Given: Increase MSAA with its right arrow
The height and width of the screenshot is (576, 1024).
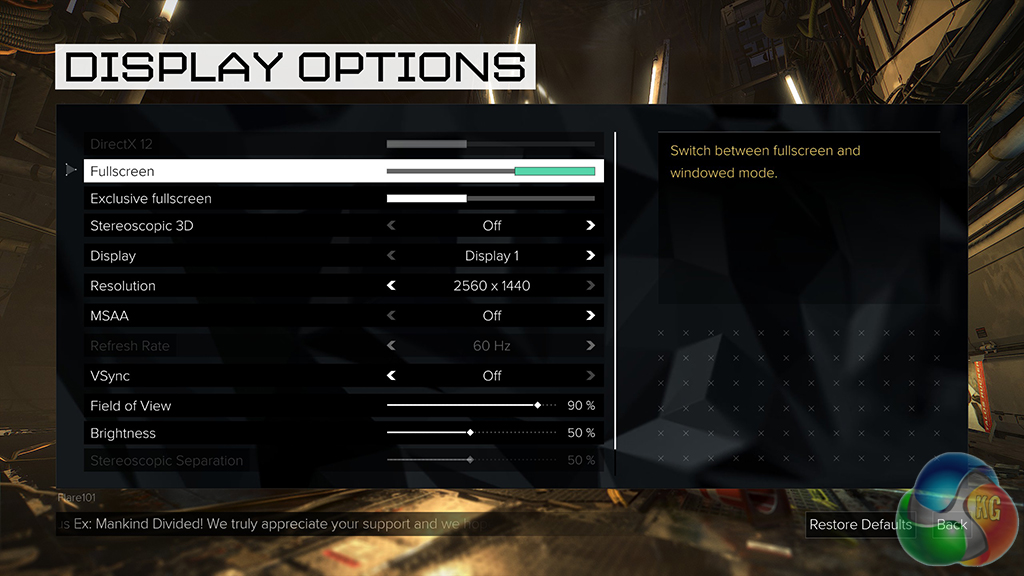Looking at the screenshot, I should pyautogui.click(x=590, y=316).
